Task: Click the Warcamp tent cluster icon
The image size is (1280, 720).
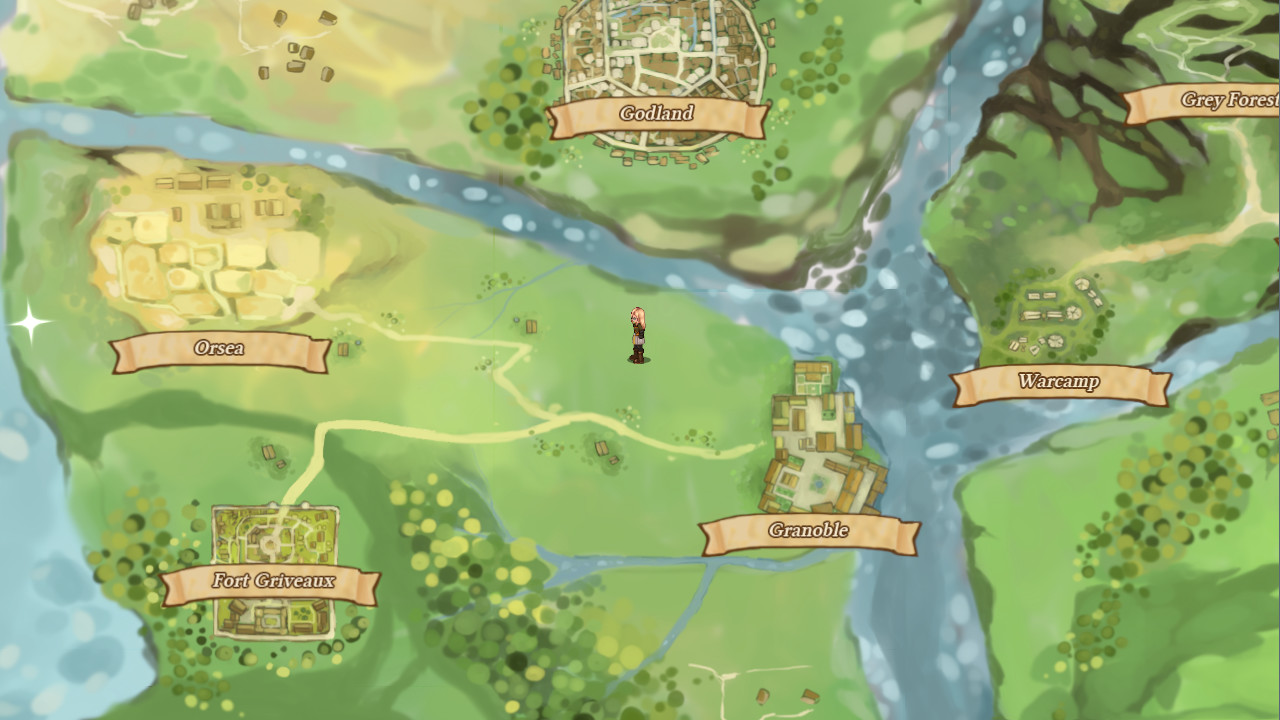Action: (1050, 315)
